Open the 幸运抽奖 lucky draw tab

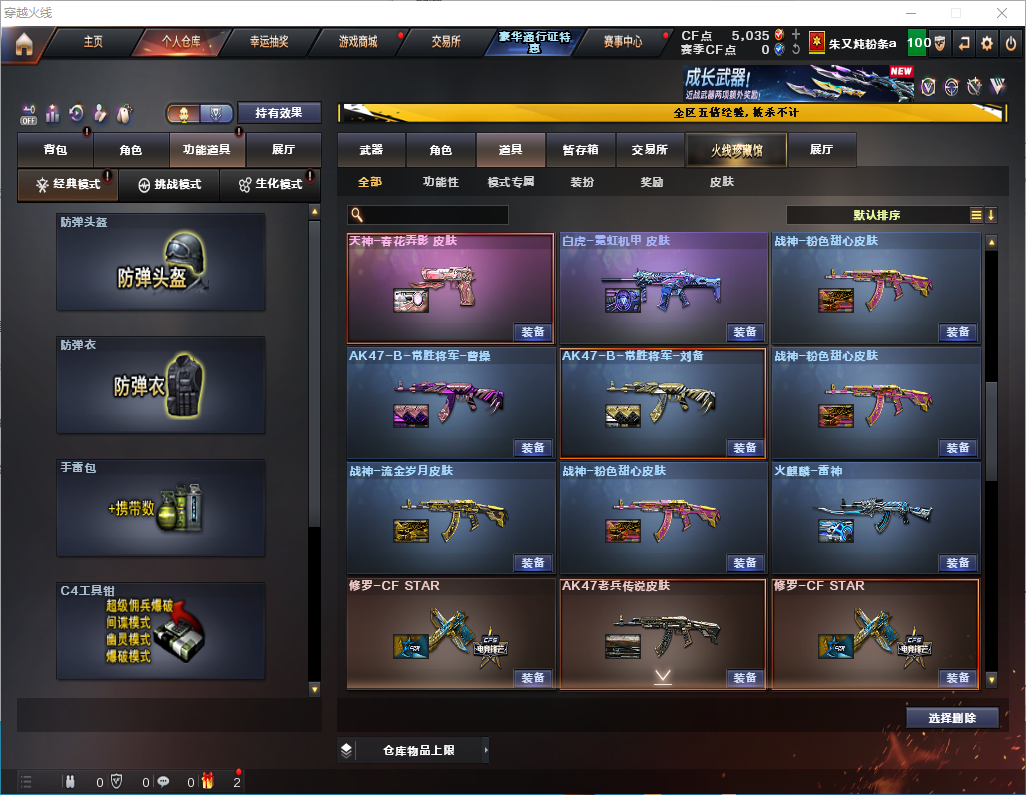[x=268, y=42]
